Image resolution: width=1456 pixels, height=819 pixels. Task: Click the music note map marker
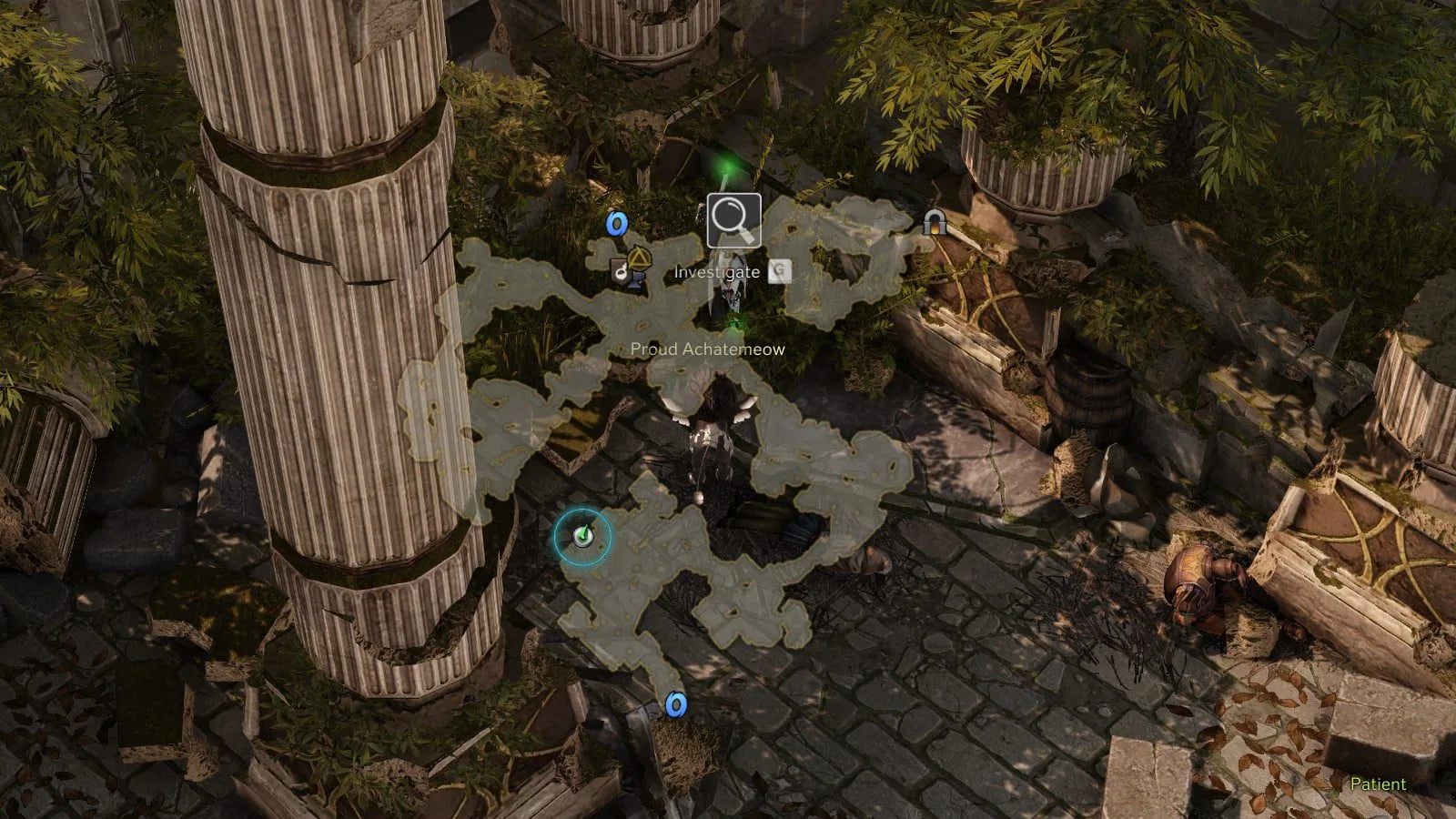coord(621,271)
